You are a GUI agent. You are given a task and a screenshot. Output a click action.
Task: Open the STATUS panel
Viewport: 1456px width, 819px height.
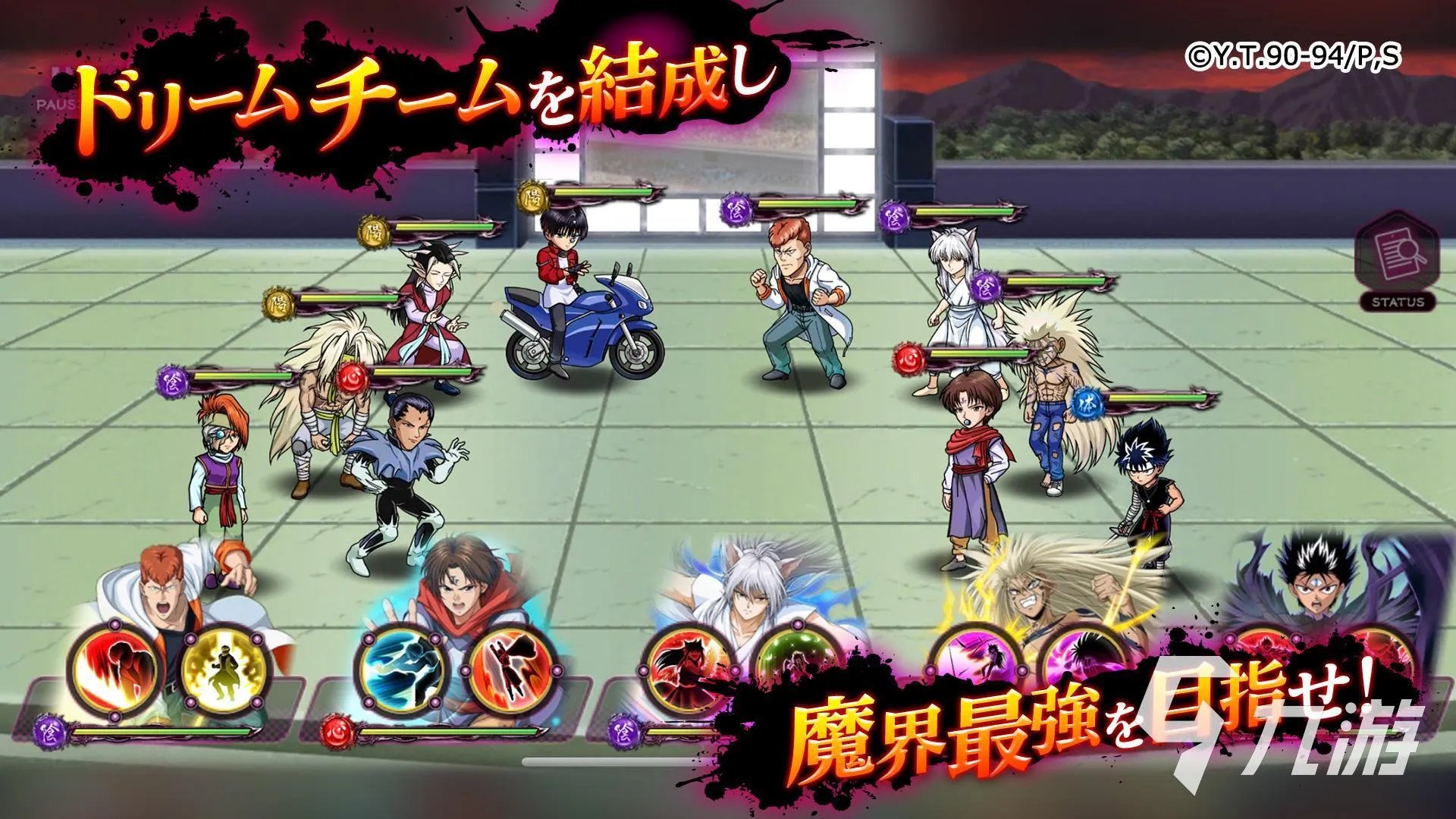[x=1397, y=265]
